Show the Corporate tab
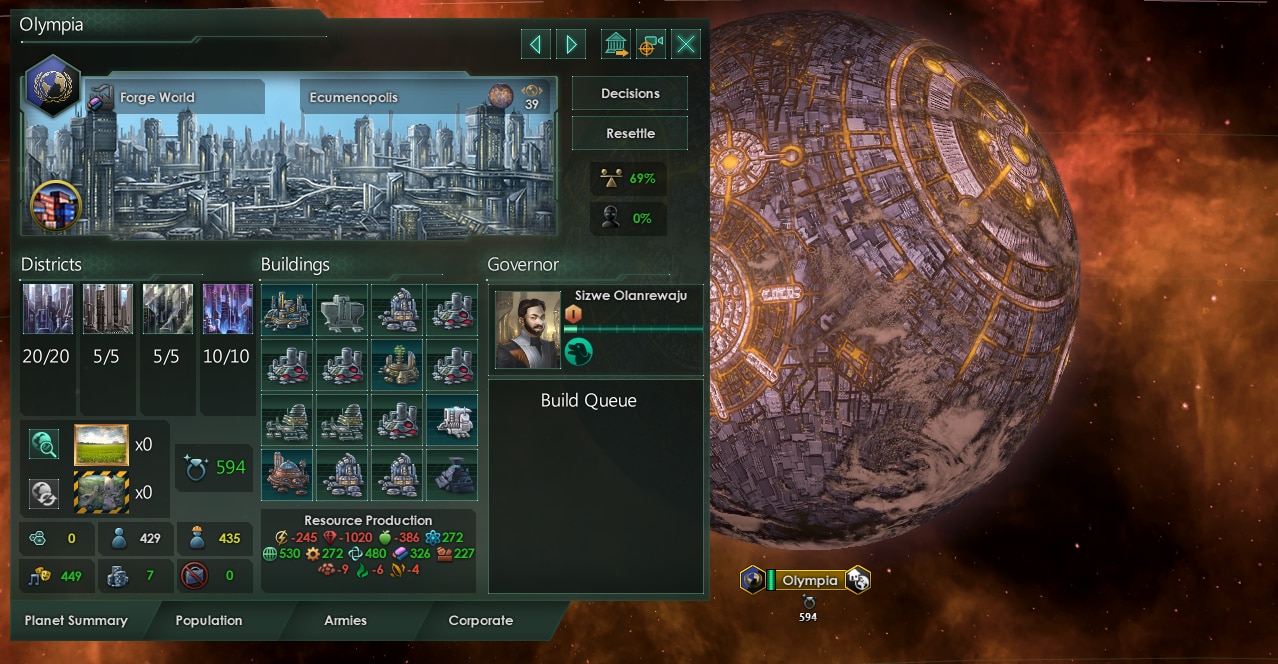This screenshot has height=664, width=1278. pos(481,620)
